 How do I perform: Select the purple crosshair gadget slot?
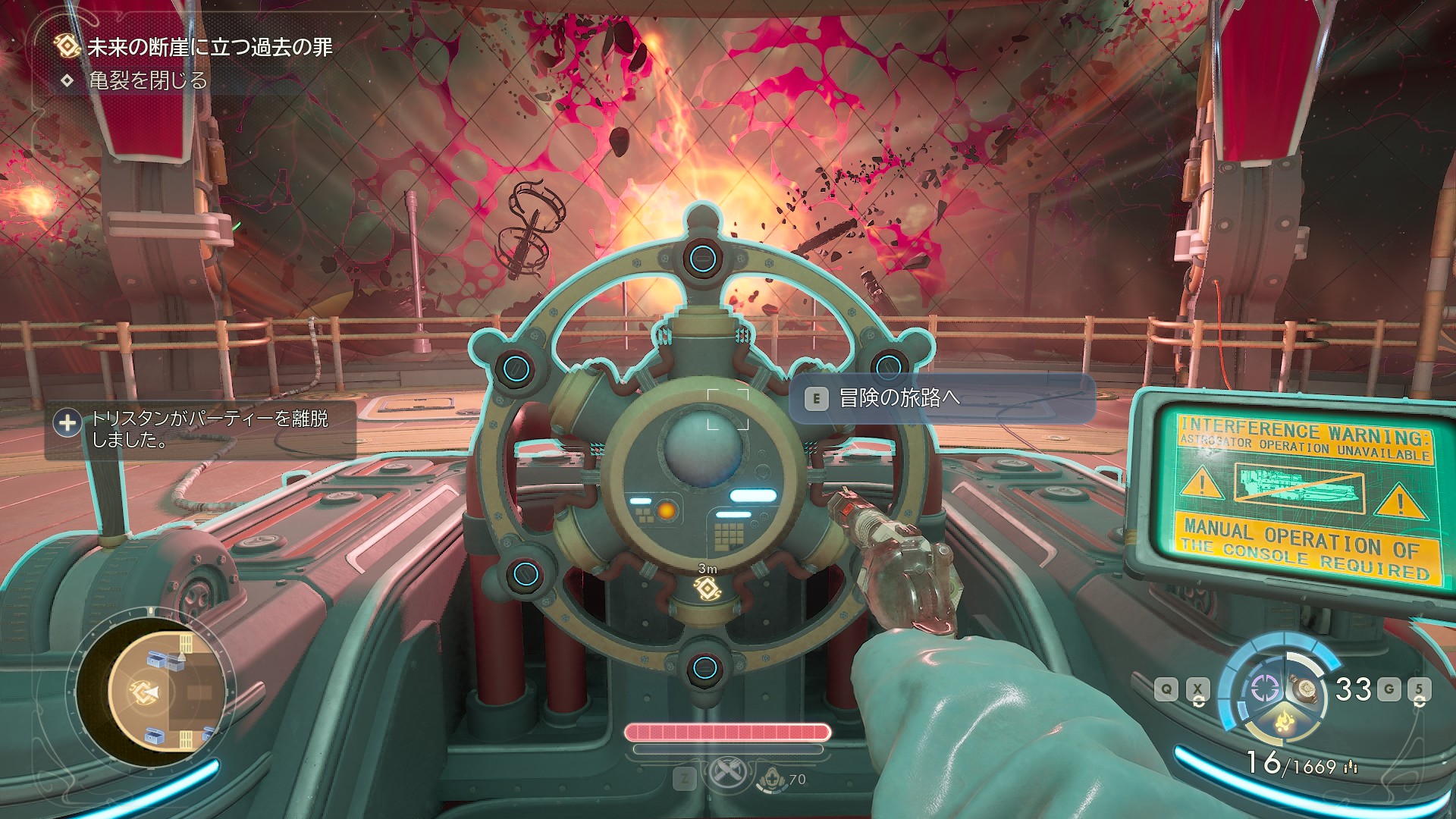pos(1264,689)
